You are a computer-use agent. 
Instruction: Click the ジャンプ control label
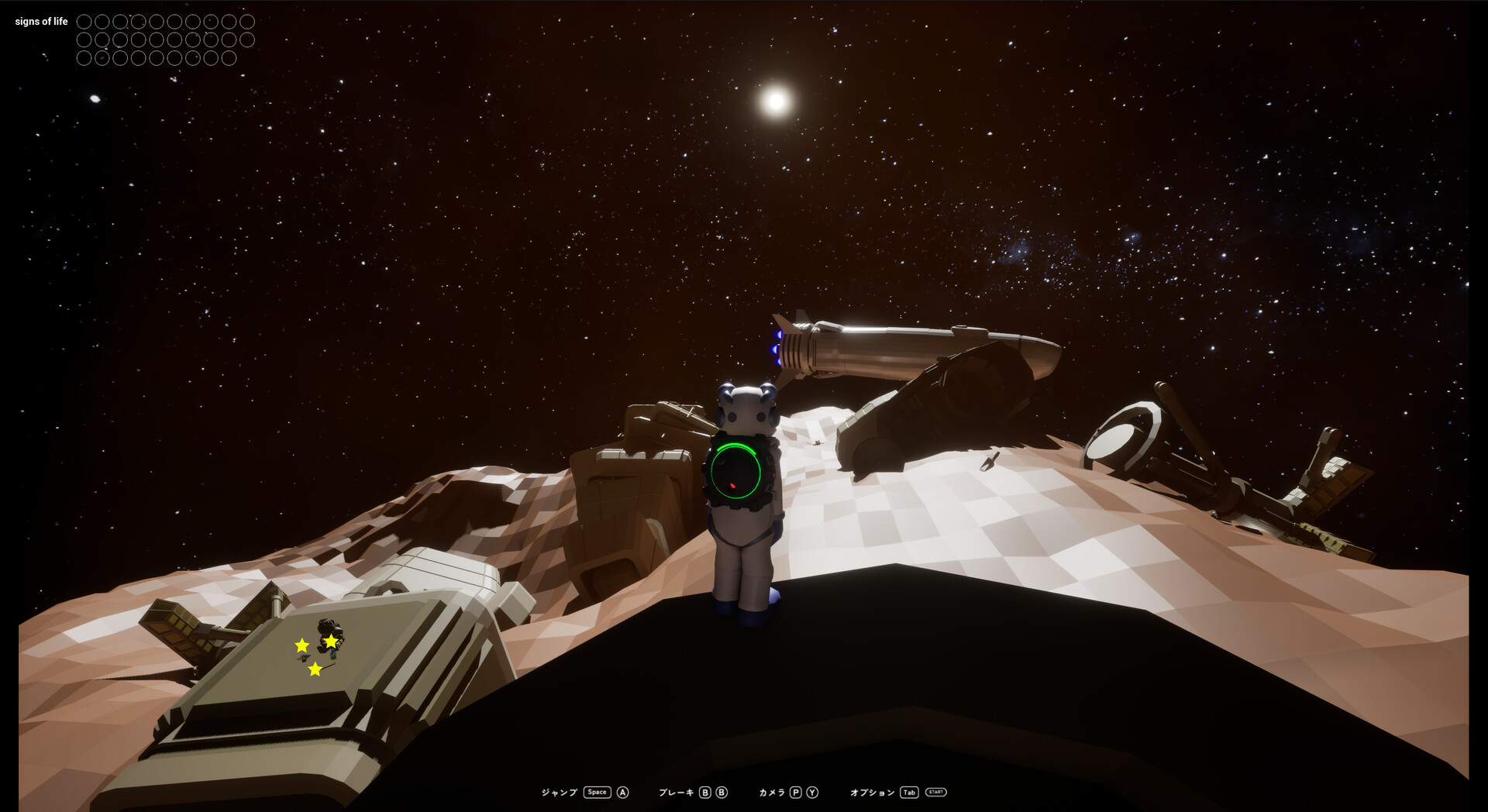point(560,791)
